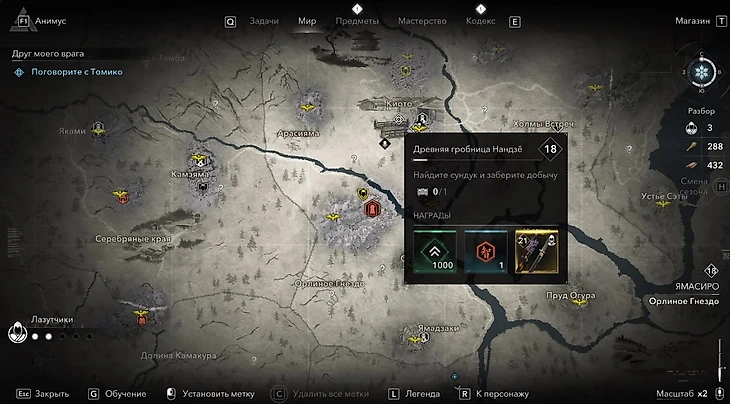The image size is (730, 404).
Task: Select the 1000 experience reward tile
Action: coord(435,251)
